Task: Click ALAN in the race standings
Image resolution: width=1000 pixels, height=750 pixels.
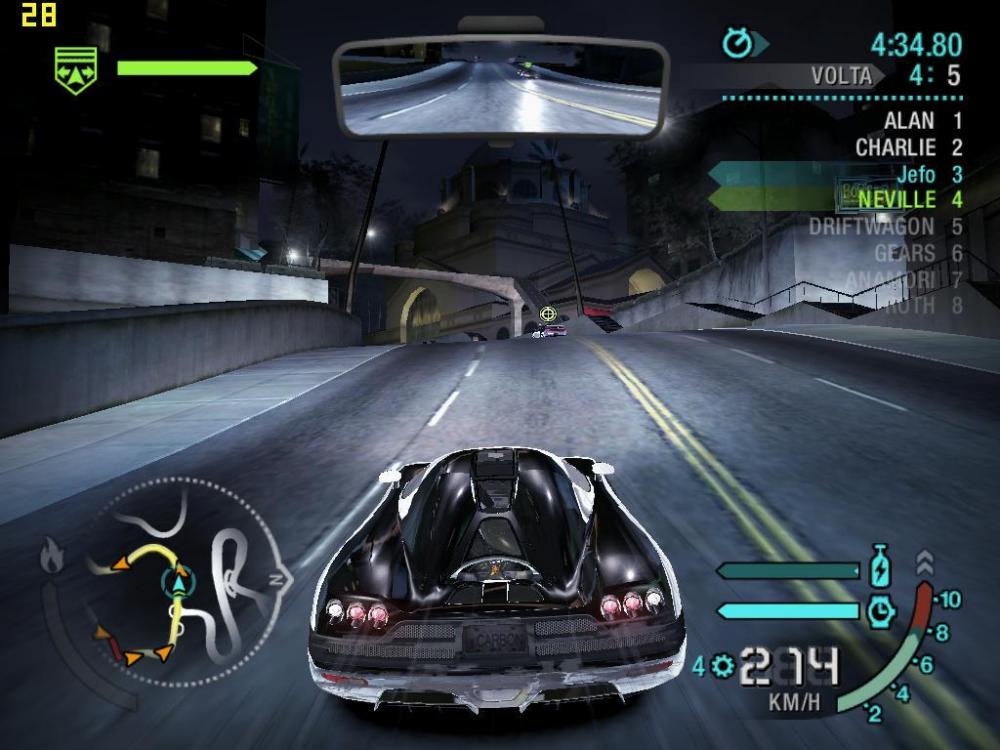Action: tap(909, 121)
